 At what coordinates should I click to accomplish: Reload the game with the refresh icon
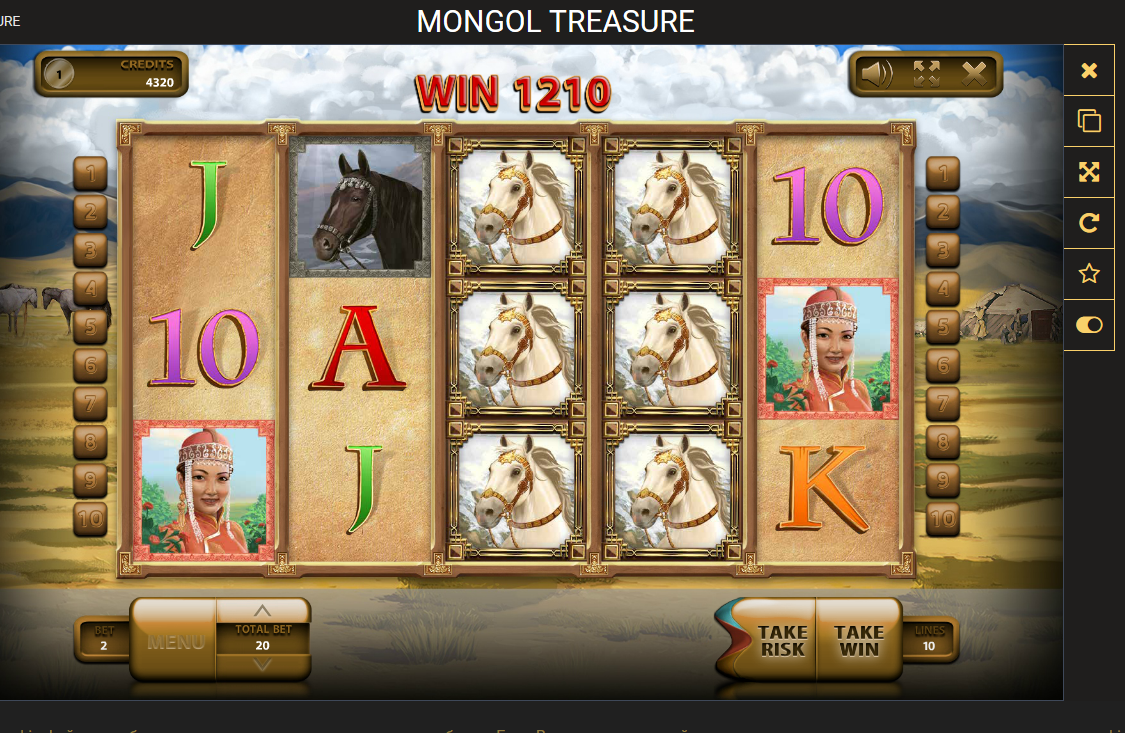1089,223
